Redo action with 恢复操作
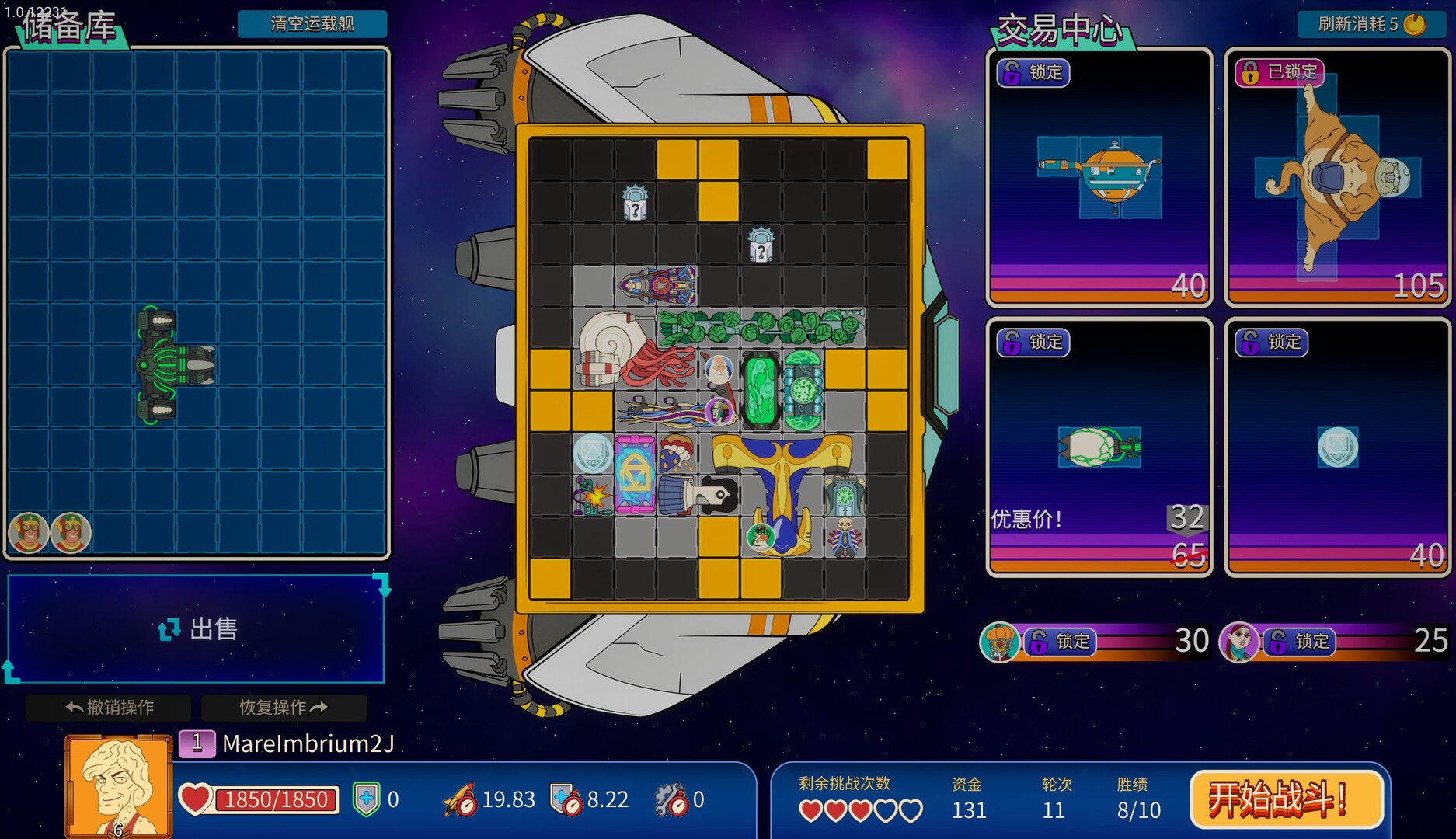This screenshot has width=1456, height=839. 284,707
